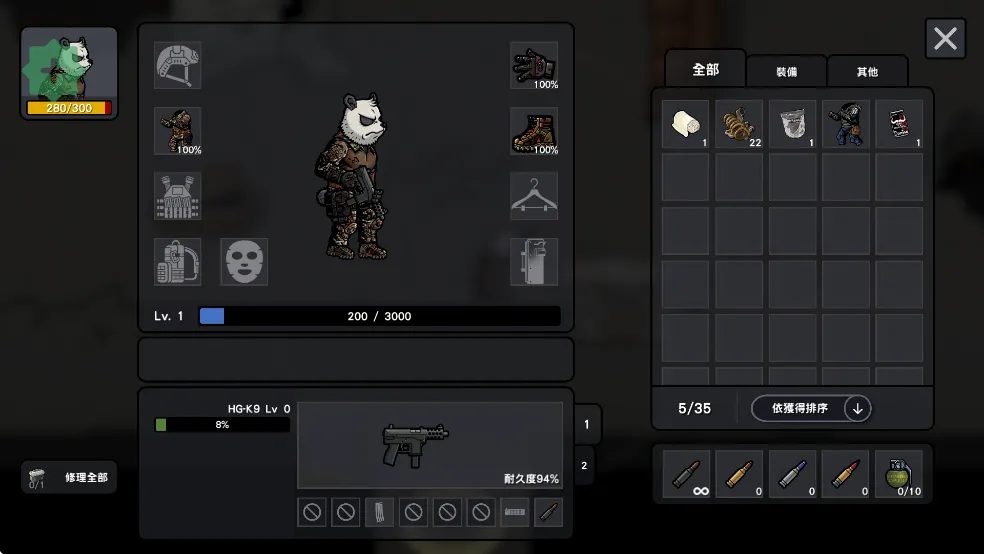Choose the red-tipped bullet ammo slot
Image resolution: width=984 pixels, height=554 pixels.
coord(846,474)
